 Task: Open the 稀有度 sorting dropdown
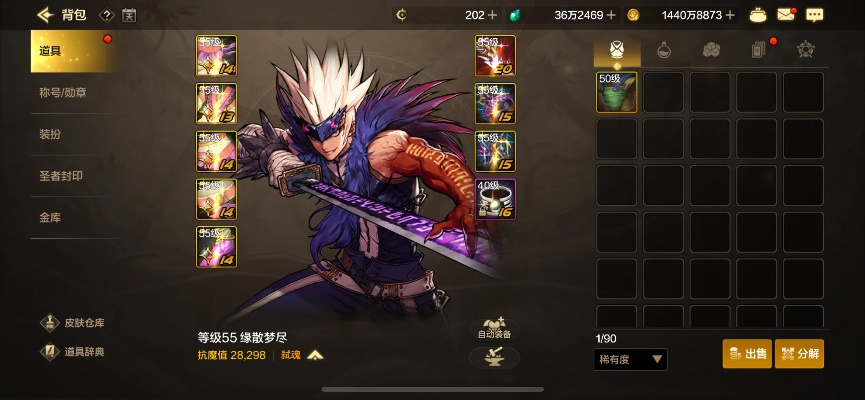[631, 359]
